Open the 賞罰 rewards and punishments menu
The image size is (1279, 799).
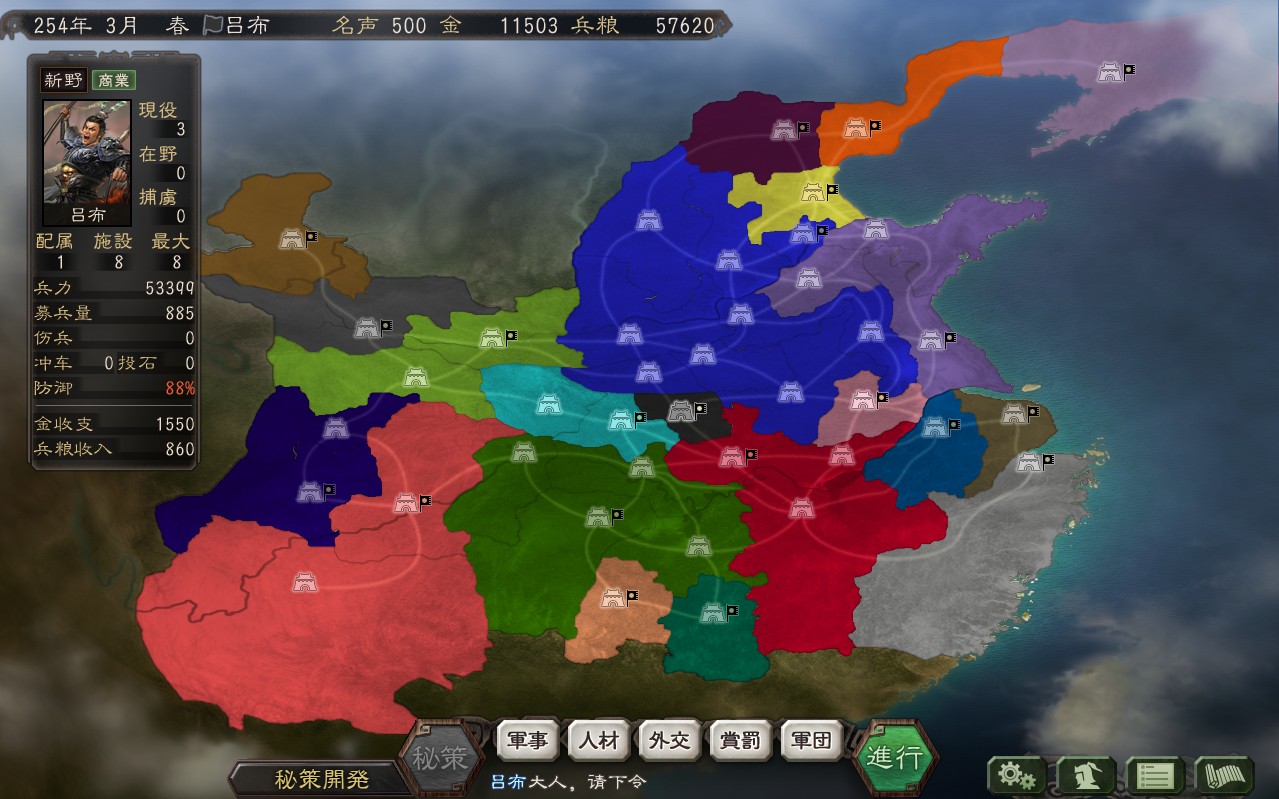pos(740,741)
